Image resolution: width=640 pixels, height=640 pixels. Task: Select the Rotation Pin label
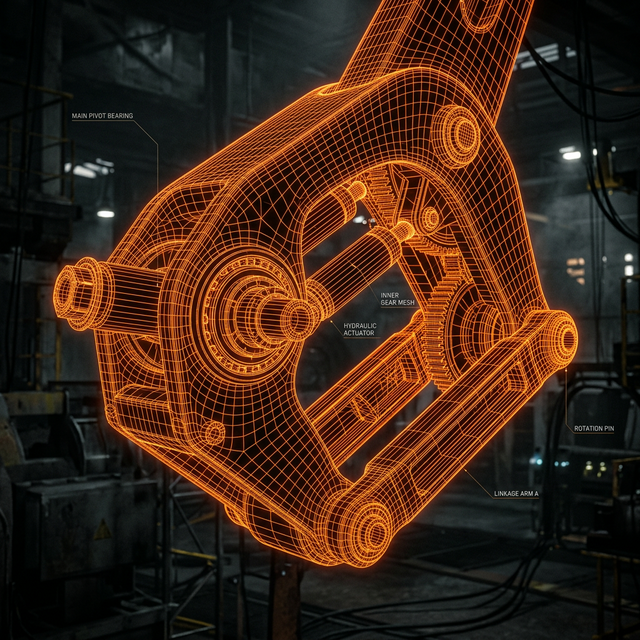coord(596,428)
